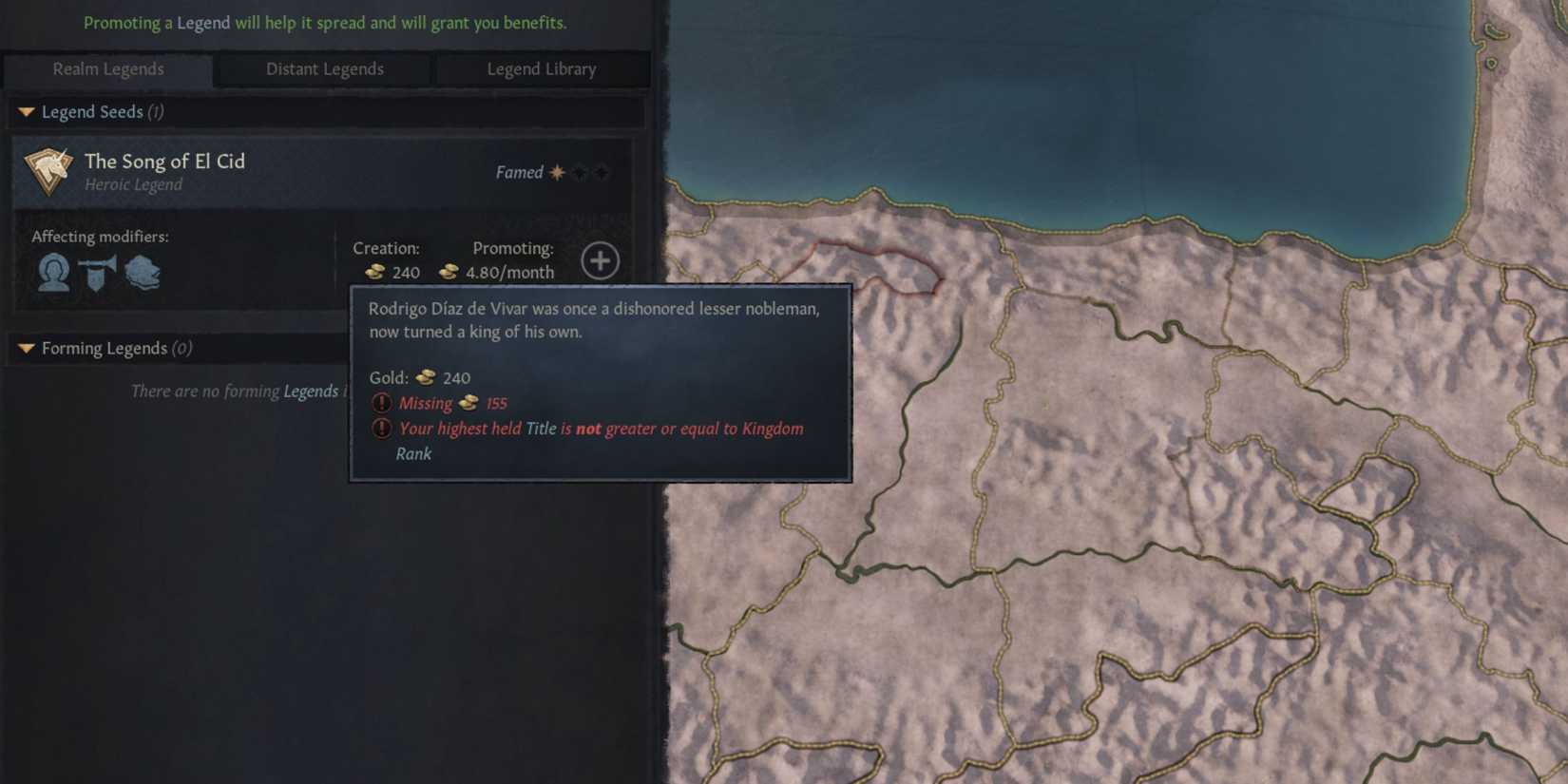Toggle the third legend quality star
Image resolution: width=1568 pixels, height=784 pixels.
(x=601, y=172)
